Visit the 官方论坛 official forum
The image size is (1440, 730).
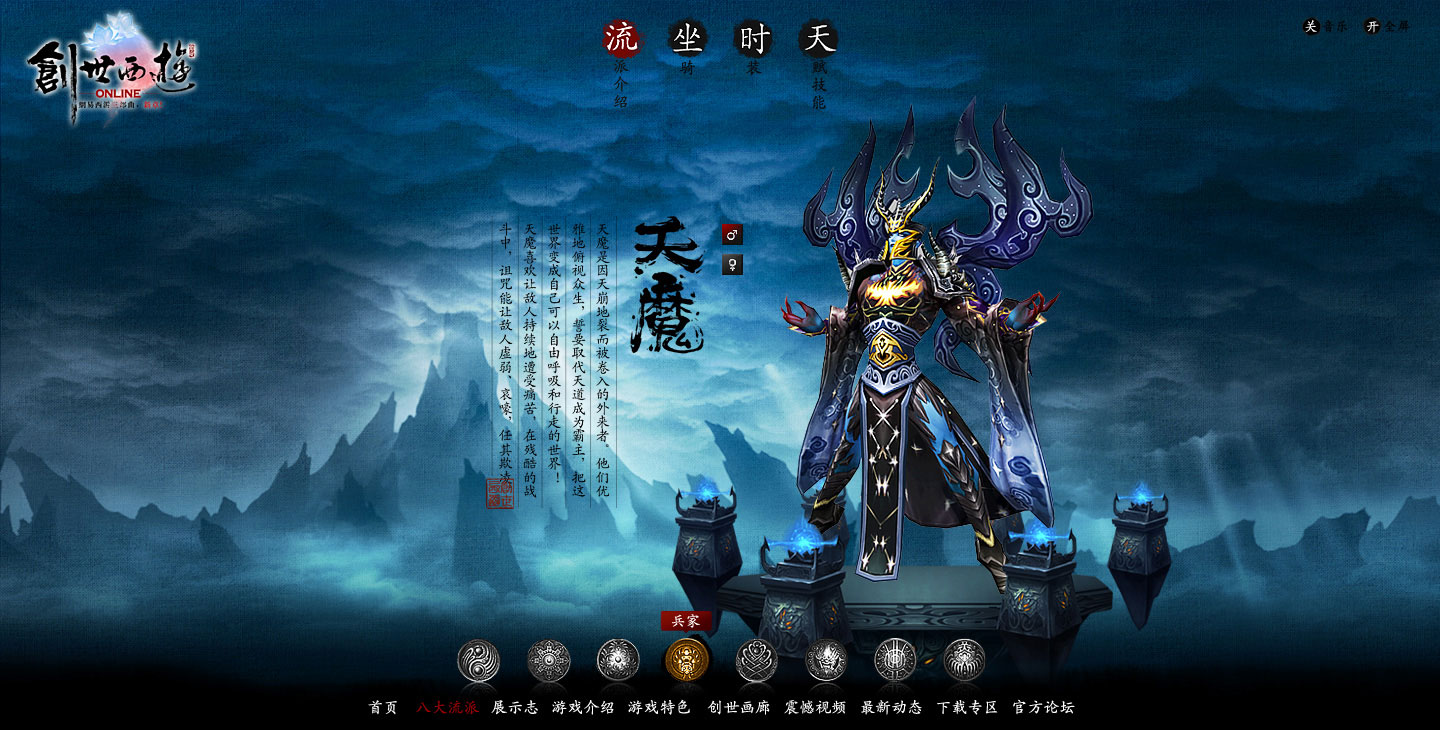click(x=1043, y=707)
